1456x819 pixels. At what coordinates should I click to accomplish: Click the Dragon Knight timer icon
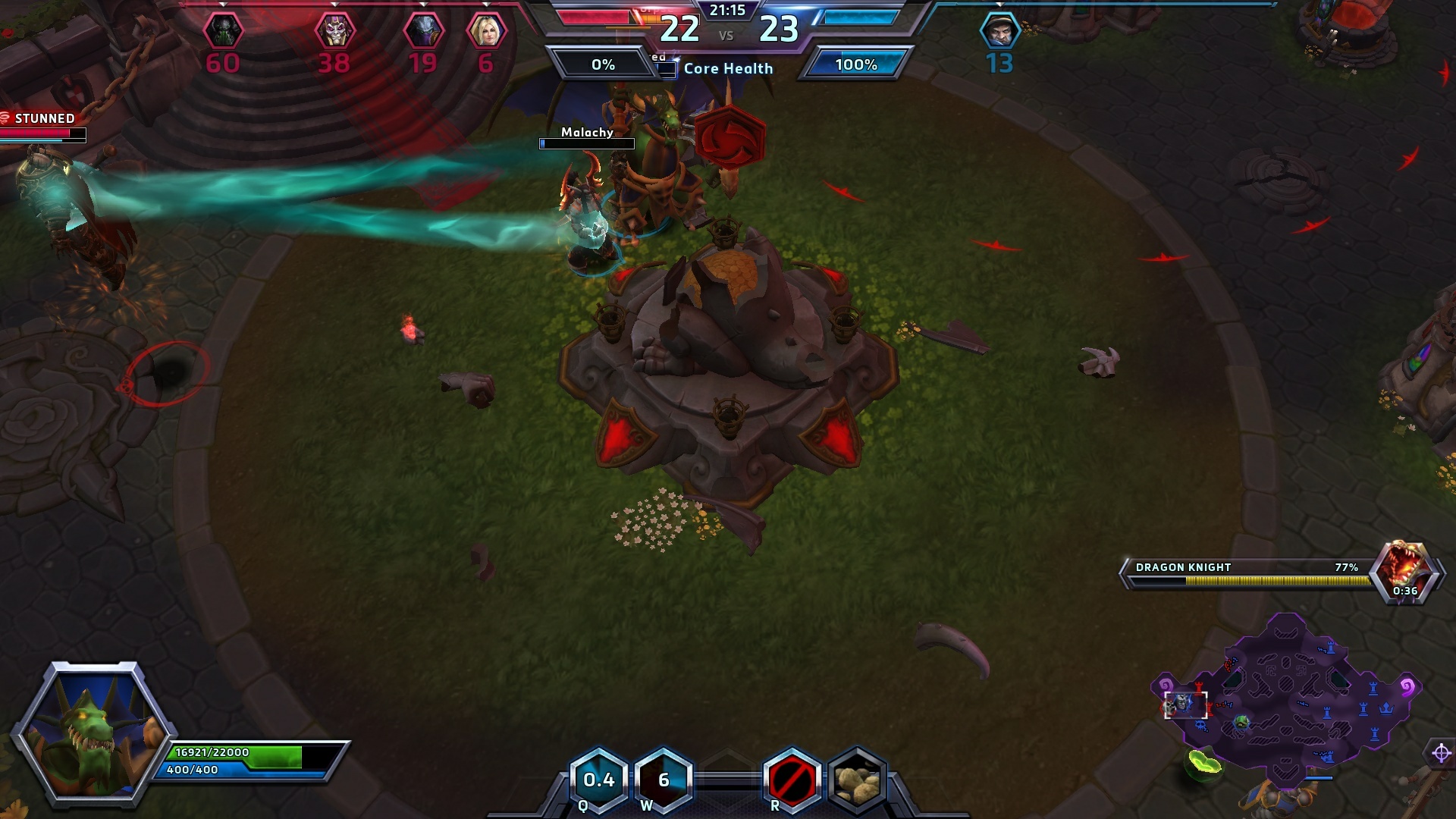click(x=1404, y=573)
